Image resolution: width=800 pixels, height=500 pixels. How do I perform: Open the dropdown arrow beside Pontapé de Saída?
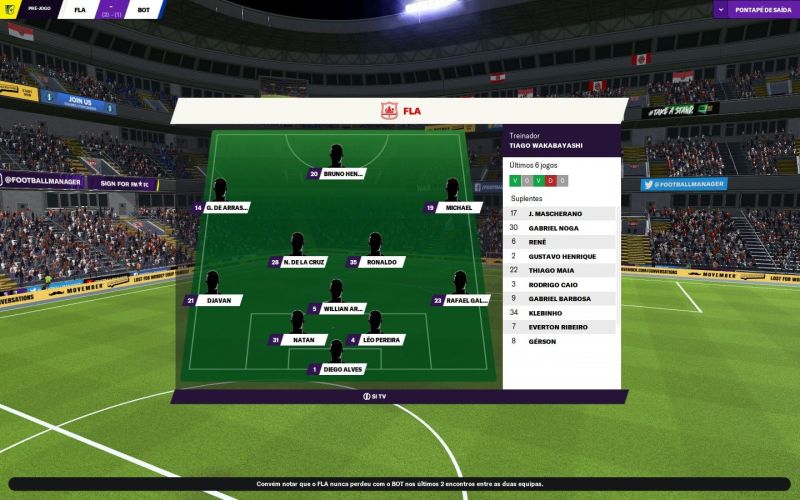pos(722,9)
